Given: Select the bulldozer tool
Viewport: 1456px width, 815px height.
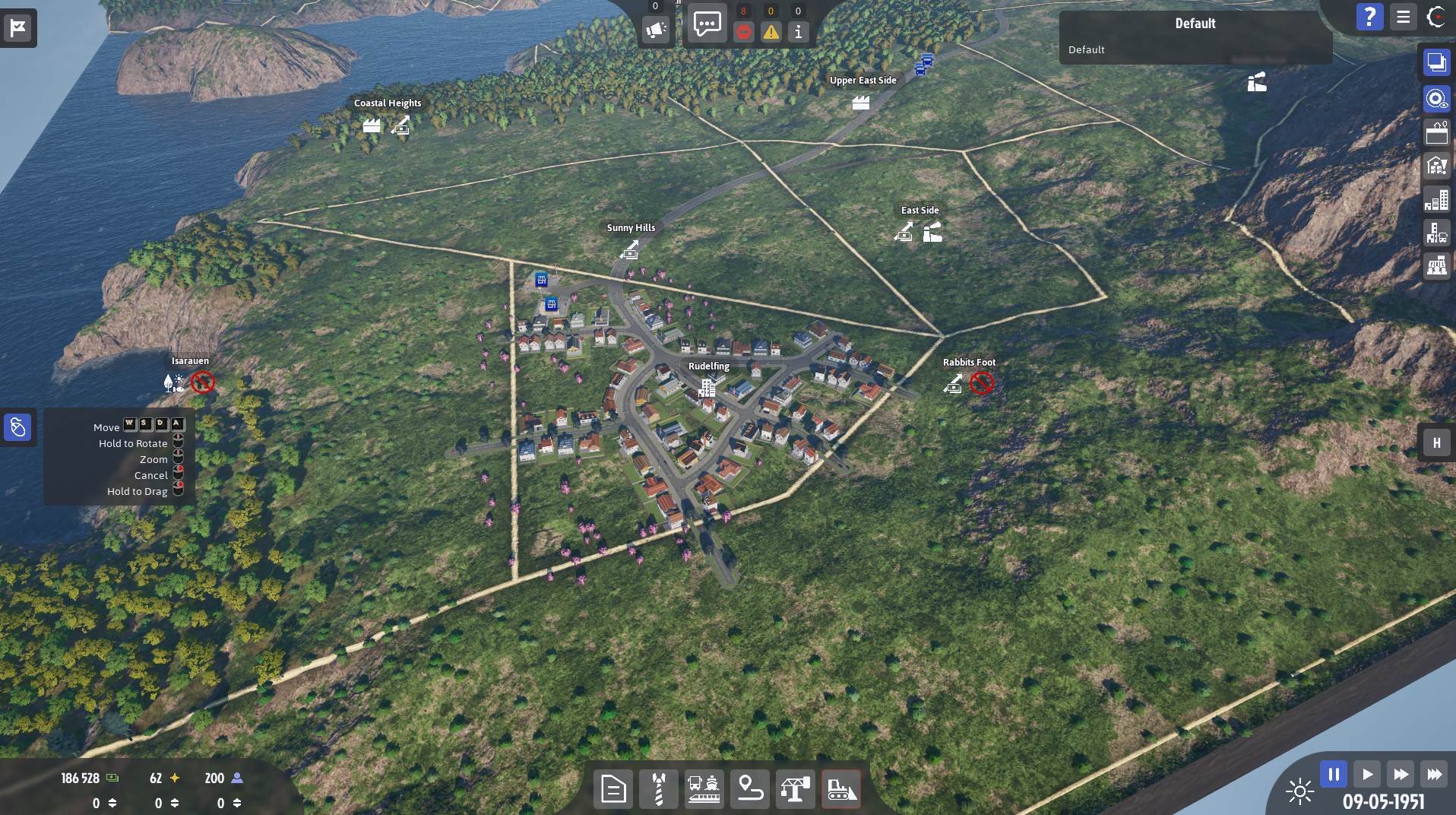Looking at the screenshot, I should [x=840, y=788].
